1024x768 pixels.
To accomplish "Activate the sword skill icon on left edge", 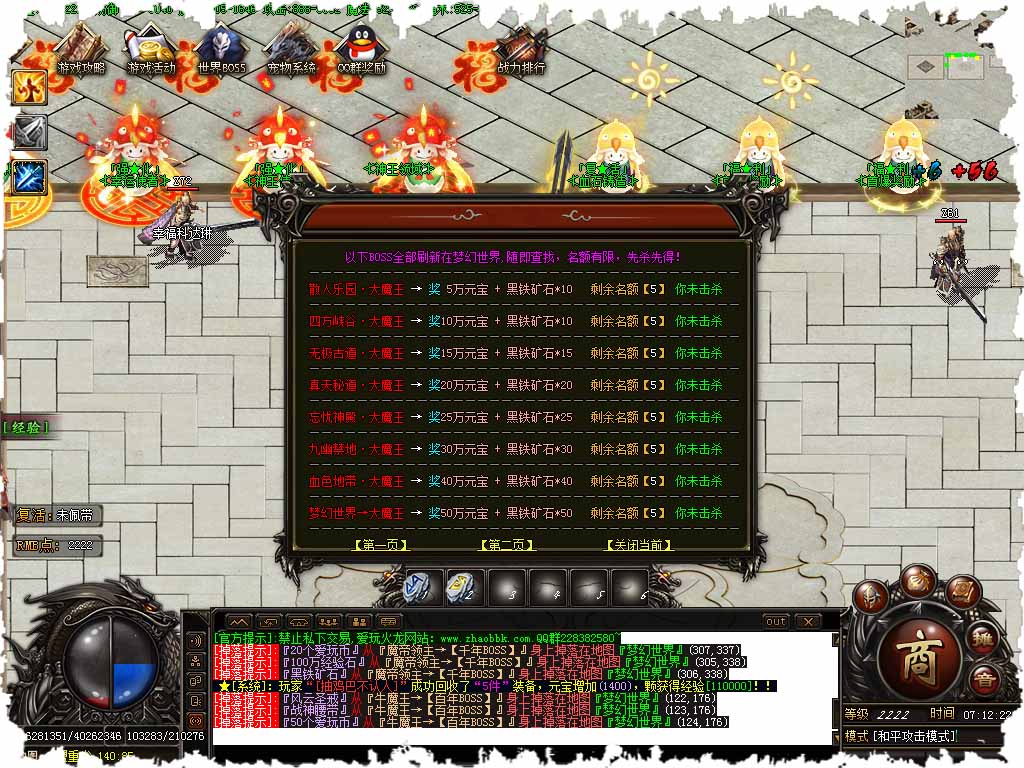I will (x=30, y=133).
